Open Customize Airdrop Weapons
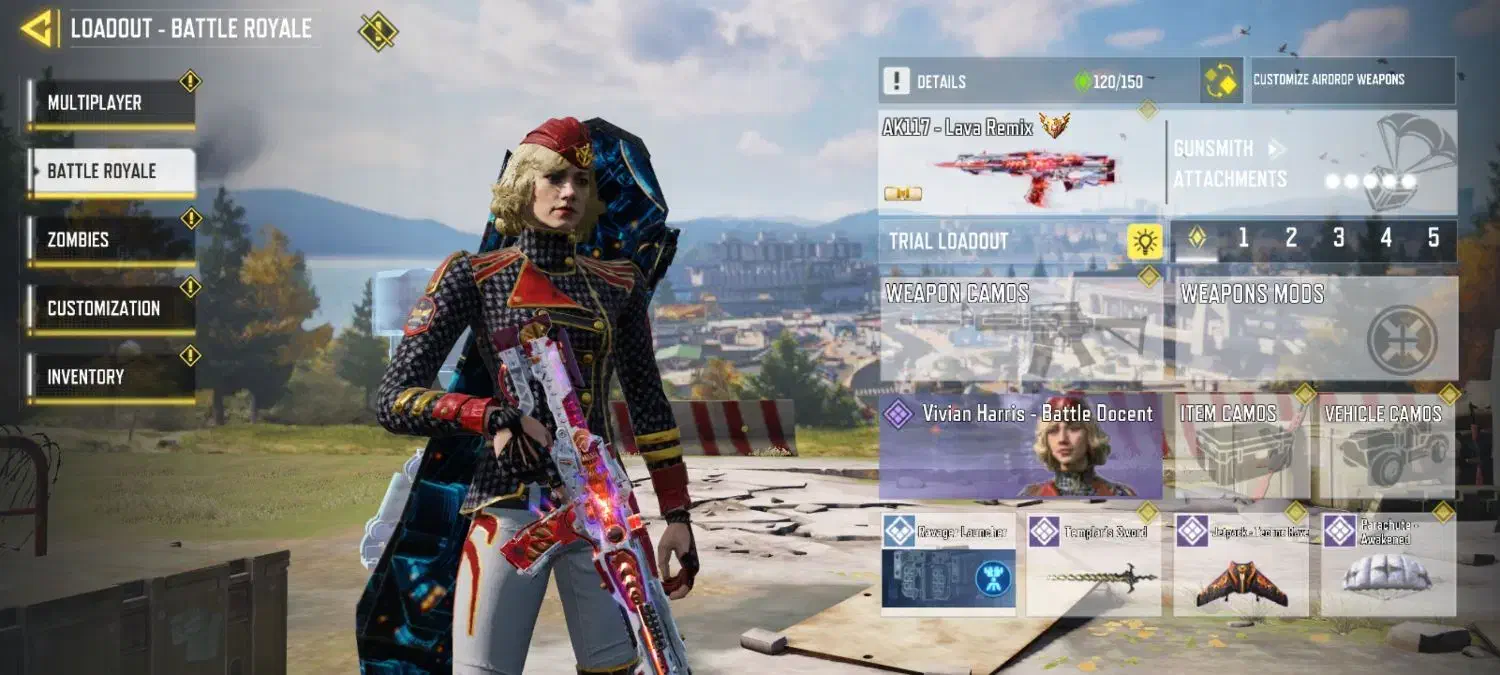The height and width of the screenshot is (675, 1500). click(x=1354, y=80)
